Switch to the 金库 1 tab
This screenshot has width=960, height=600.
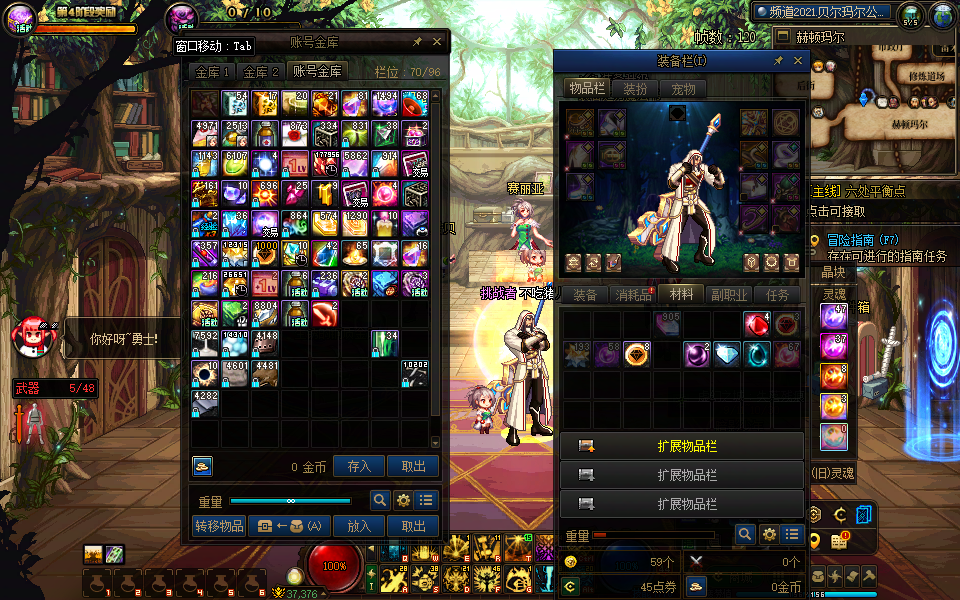tap(212, 72)
